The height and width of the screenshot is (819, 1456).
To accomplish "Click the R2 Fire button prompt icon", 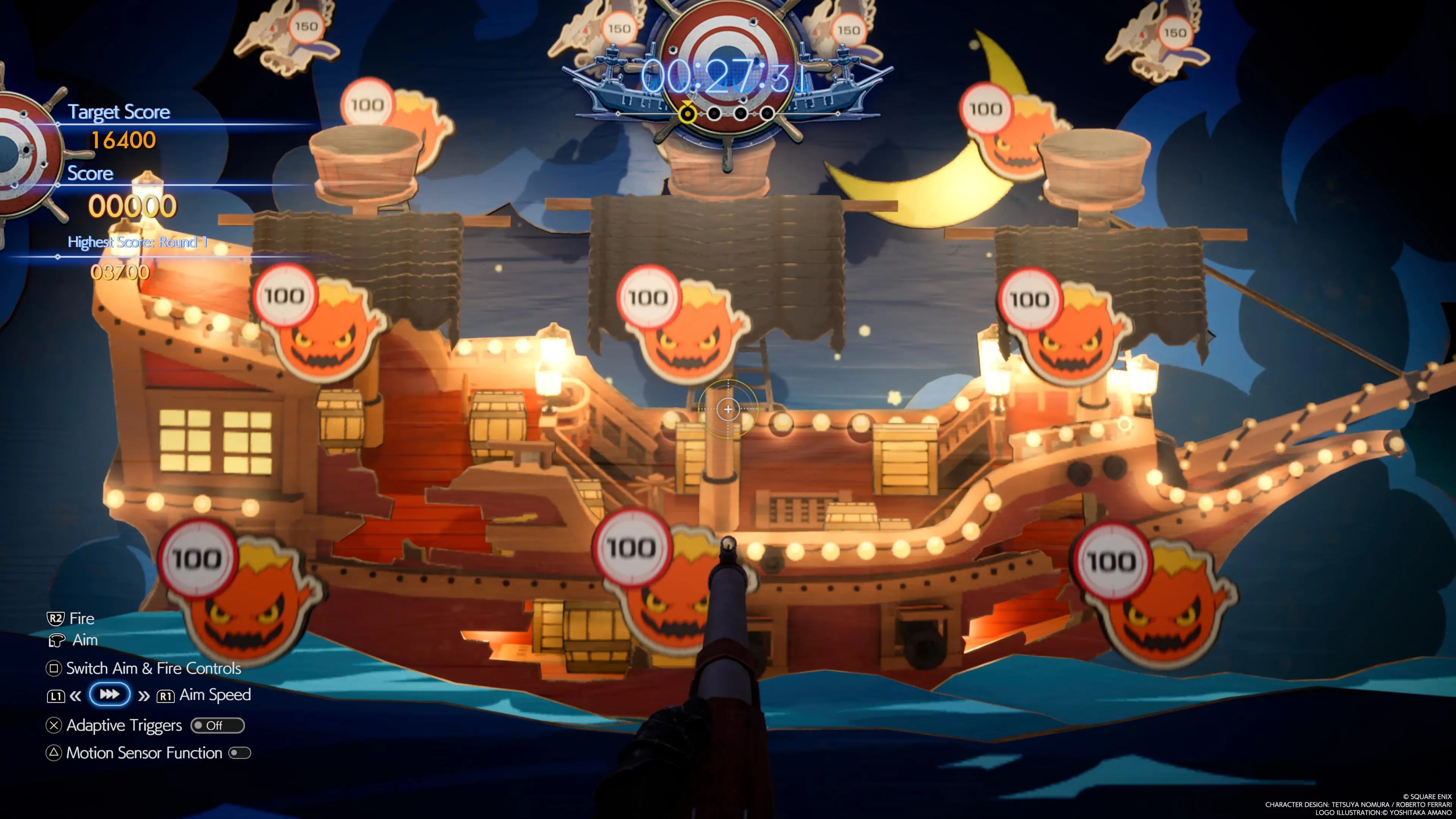I will (x=55, y=618).
